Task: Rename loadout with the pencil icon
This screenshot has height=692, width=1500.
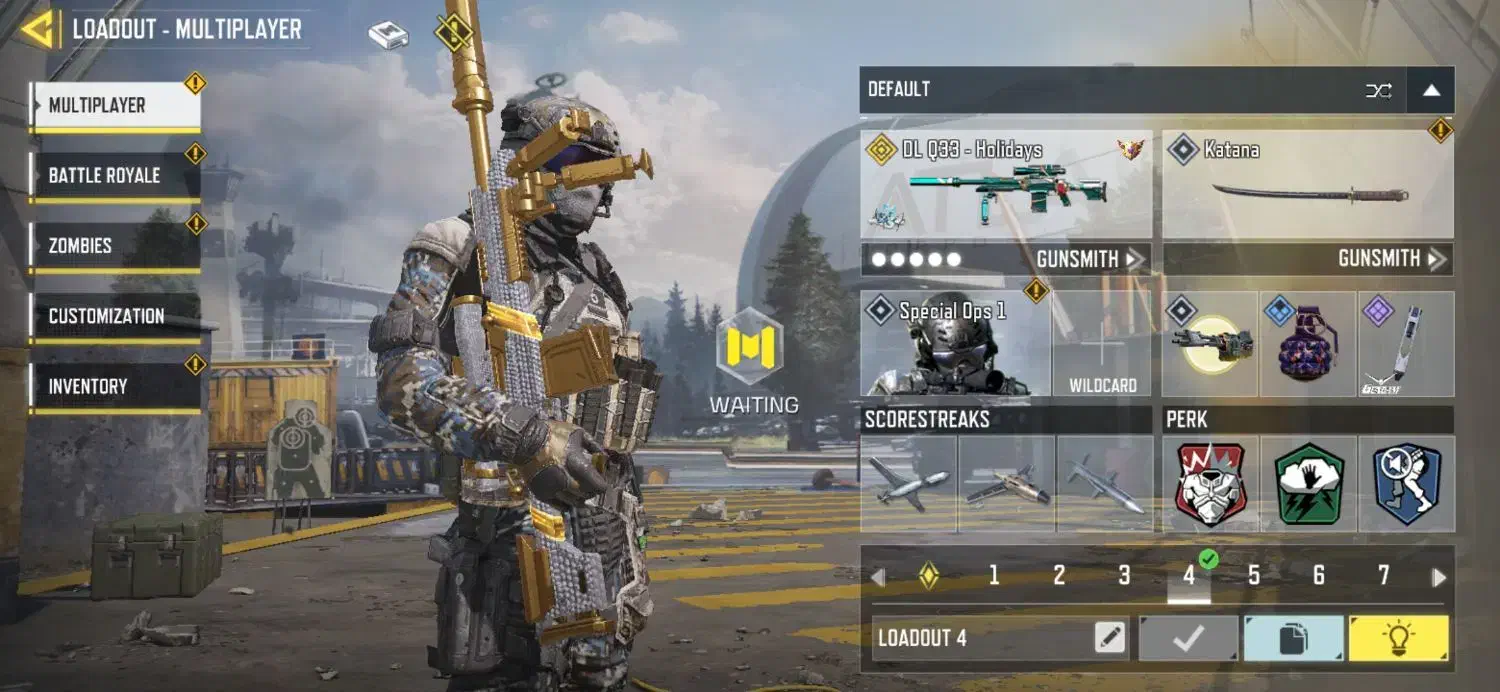Action: pyautogui.click(x=1110, y=638)
